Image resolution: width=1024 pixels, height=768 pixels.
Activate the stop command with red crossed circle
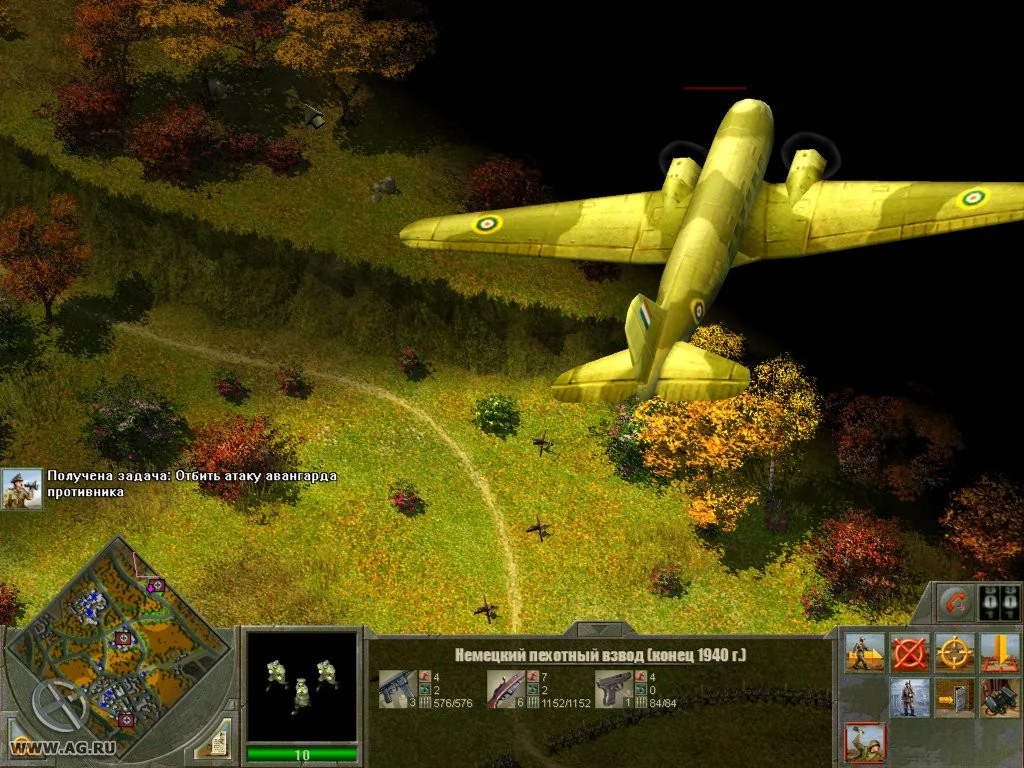pyautogui.click(x=909, y=652)
